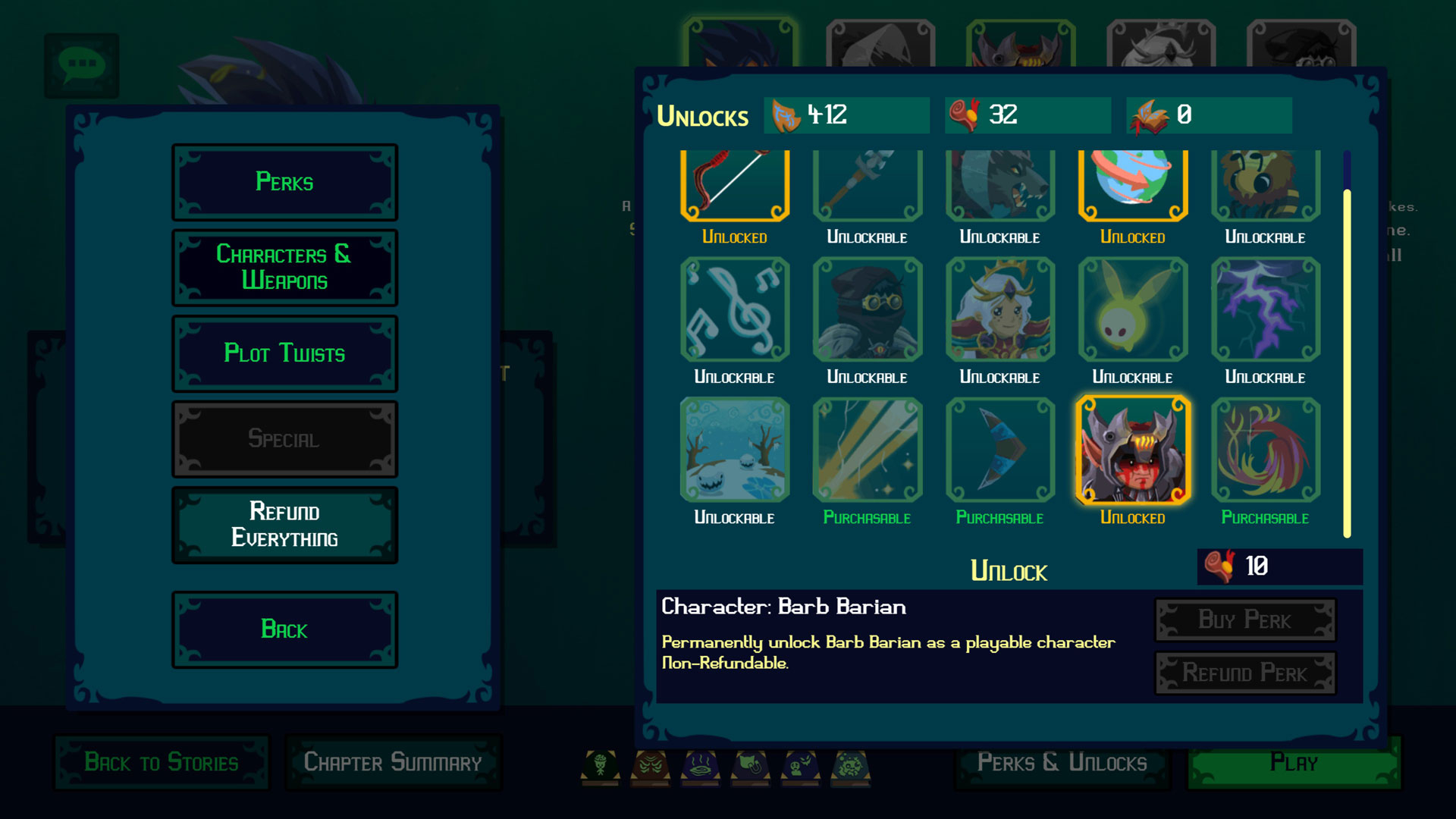Click the Refund Perk button
The width and height of the screenshot is (1456, 819).
point(1244,673)
